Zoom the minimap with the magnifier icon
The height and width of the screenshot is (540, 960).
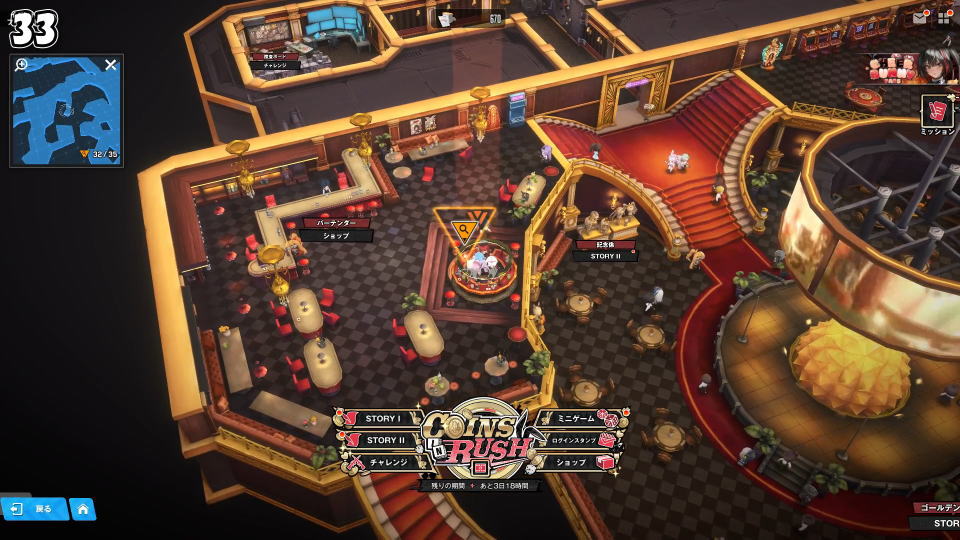tap(22, 65)
